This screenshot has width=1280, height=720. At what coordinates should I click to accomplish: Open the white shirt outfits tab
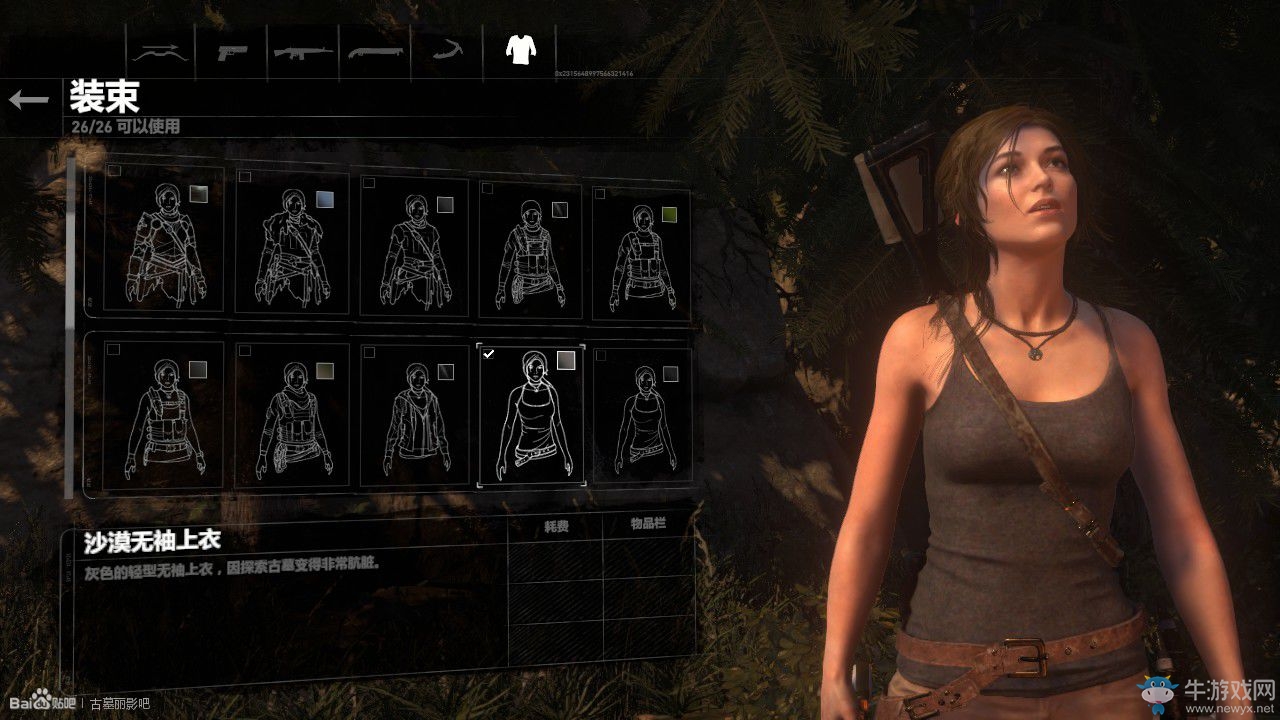tap(520, 48)
